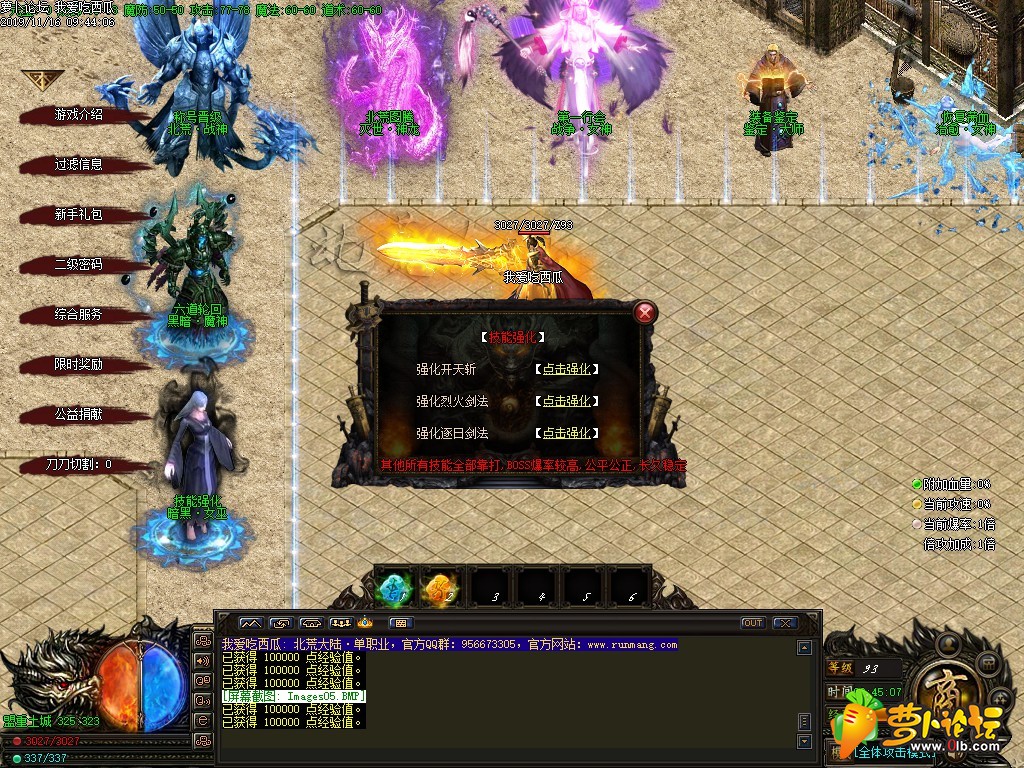Click the crown icon on the chat toolbar
This screenshot has width=1024, height=768.
[365, 623]
